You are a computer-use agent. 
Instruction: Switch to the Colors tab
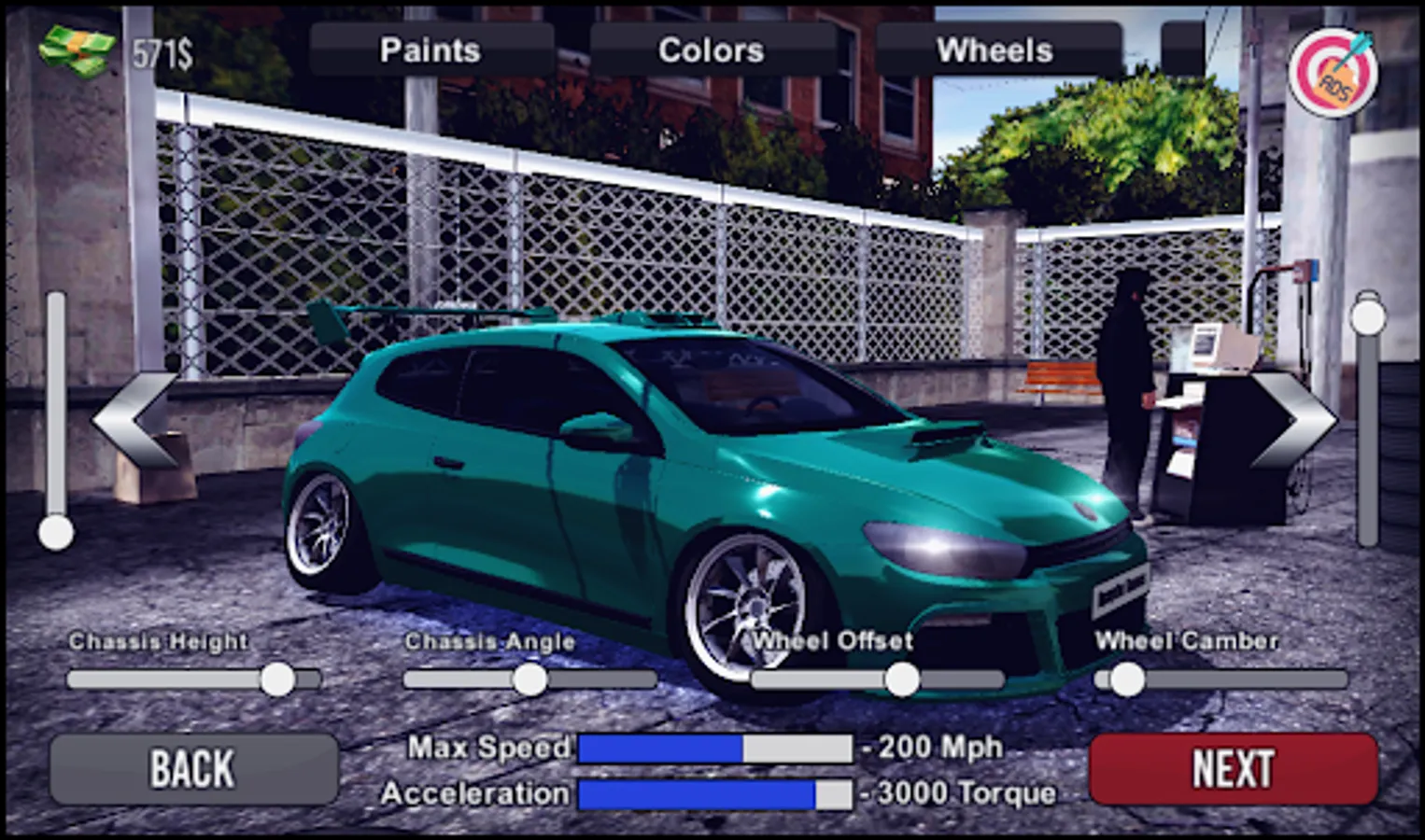pyautogui.click(x=712, y=50)
